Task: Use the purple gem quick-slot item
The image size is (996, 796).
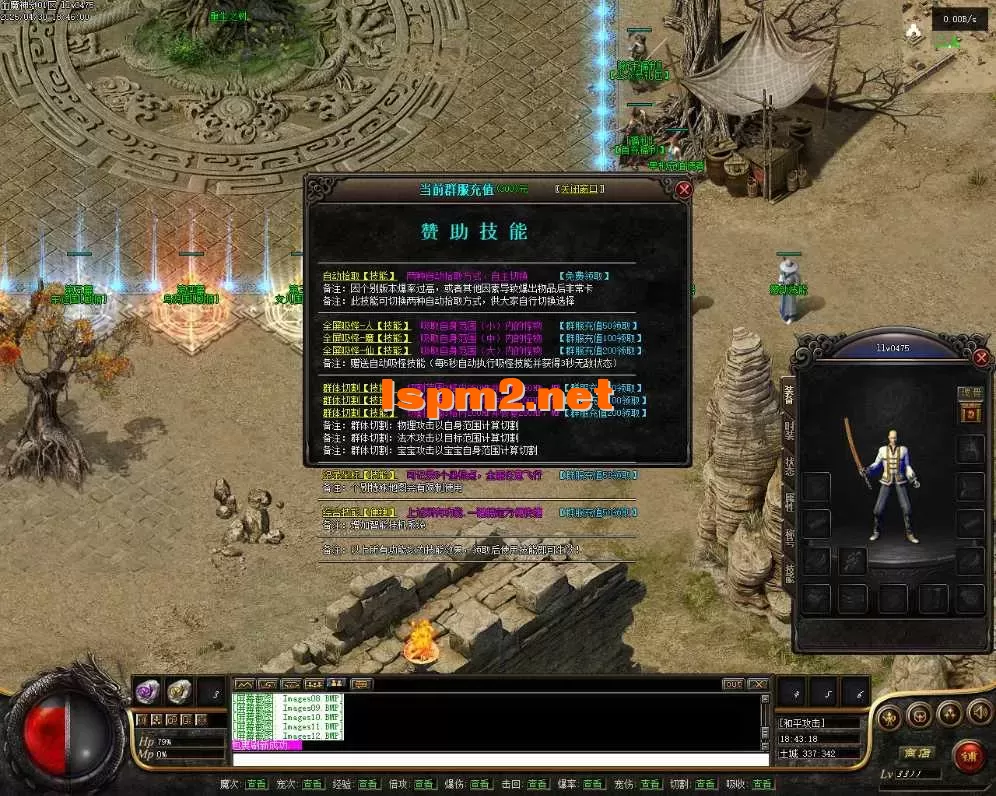Action: coord(149,690)
